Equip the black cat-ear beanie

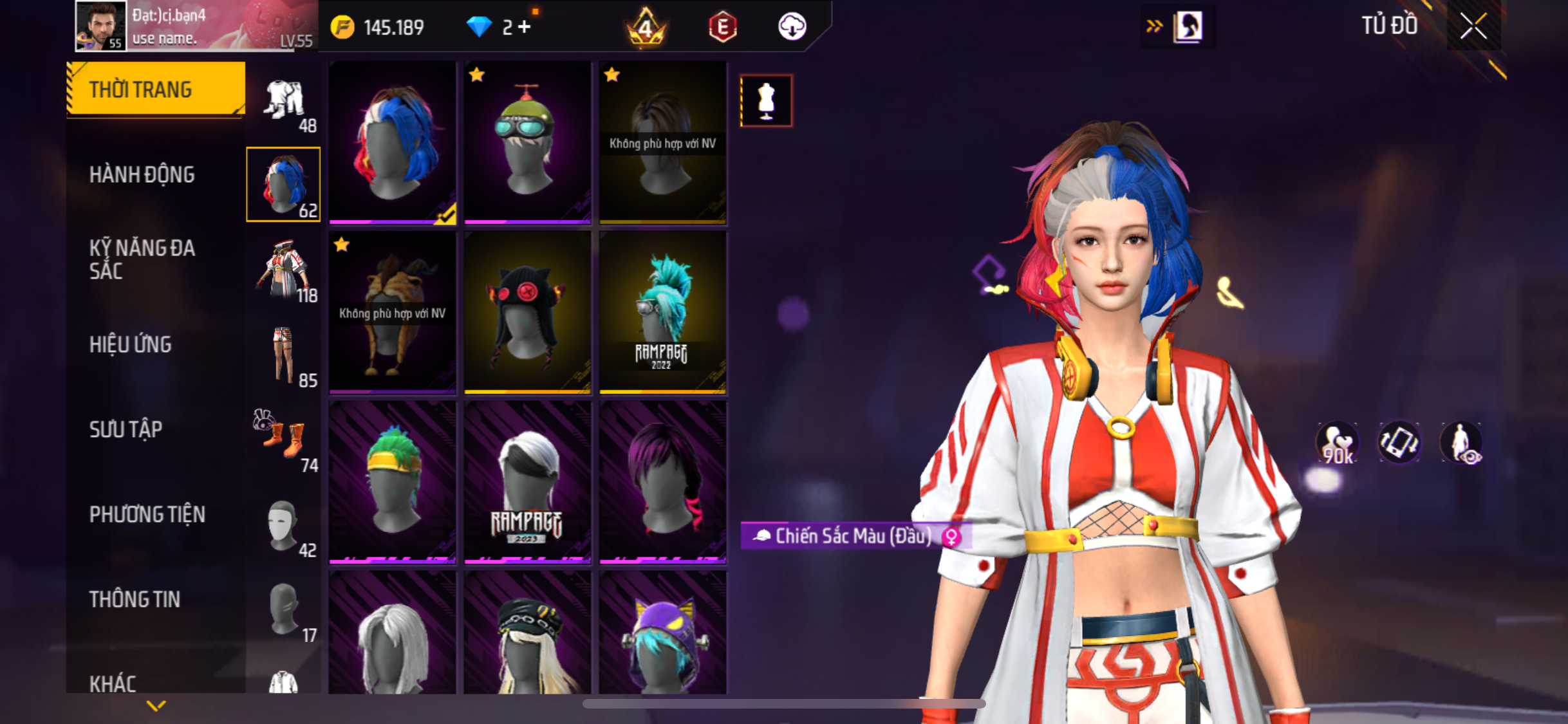pos(527,312)
